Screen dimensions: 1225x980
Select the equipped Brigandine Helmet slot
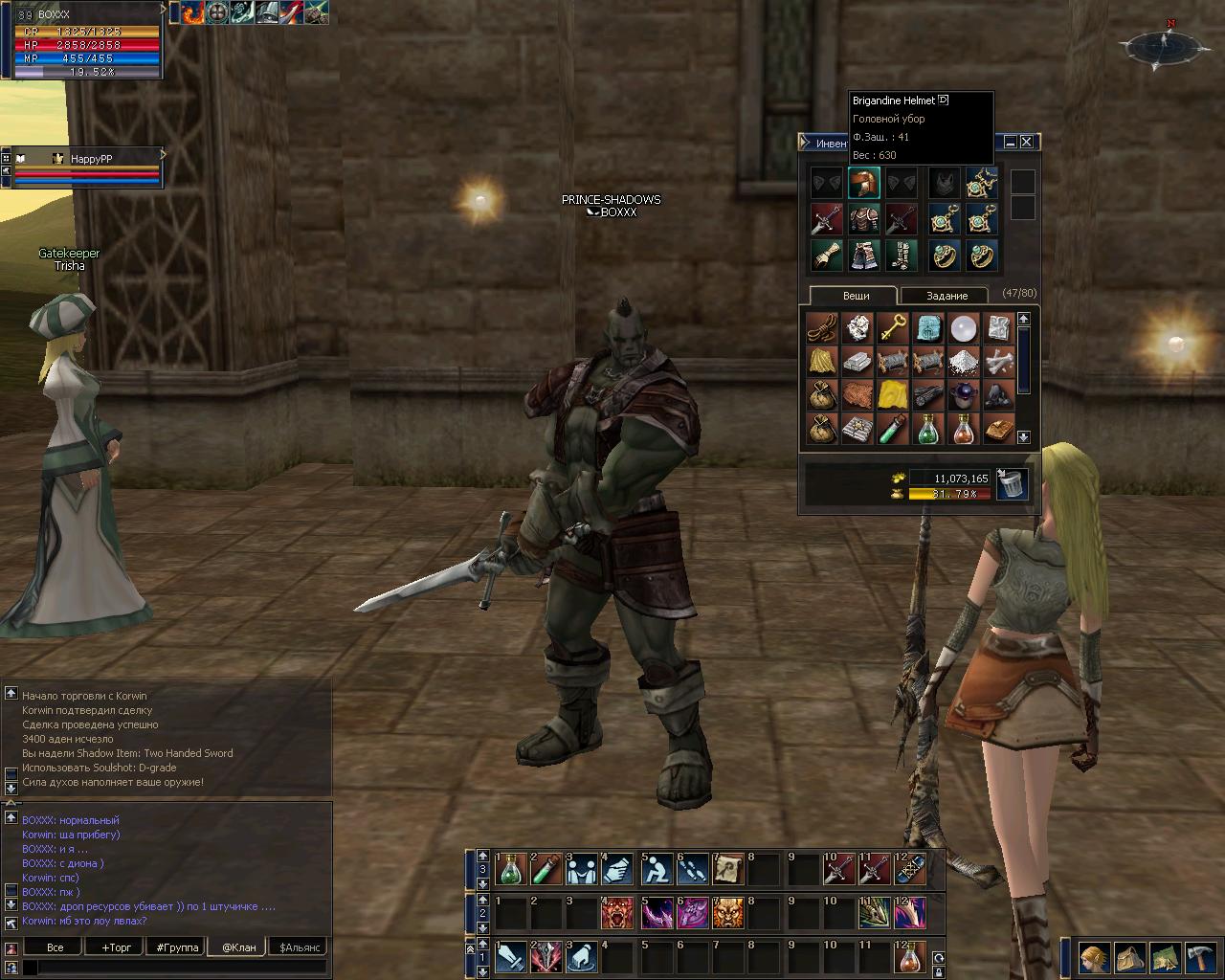pos(863,183)
